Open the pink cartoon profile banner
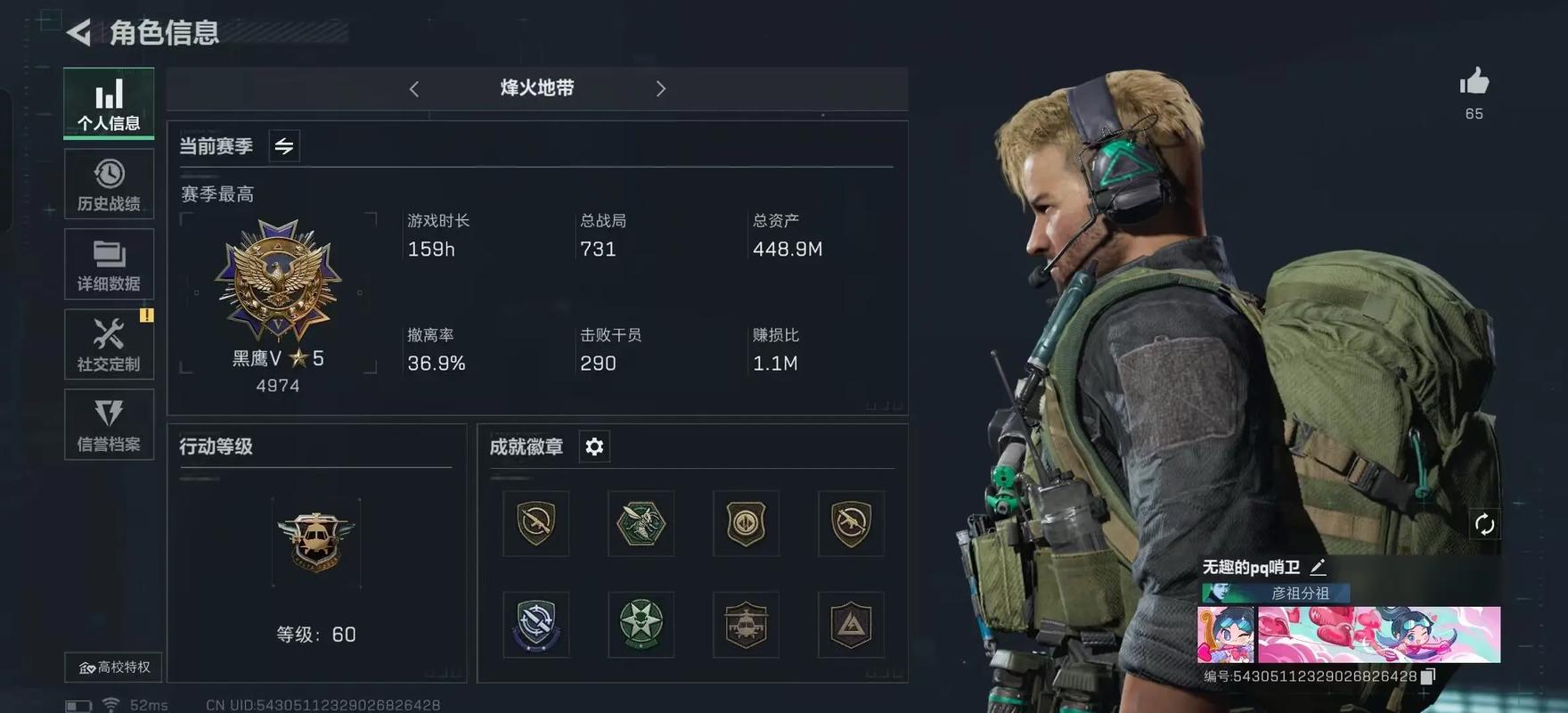The height and width of the screenshot is (713, 1568). click(x=1349, y=634)
